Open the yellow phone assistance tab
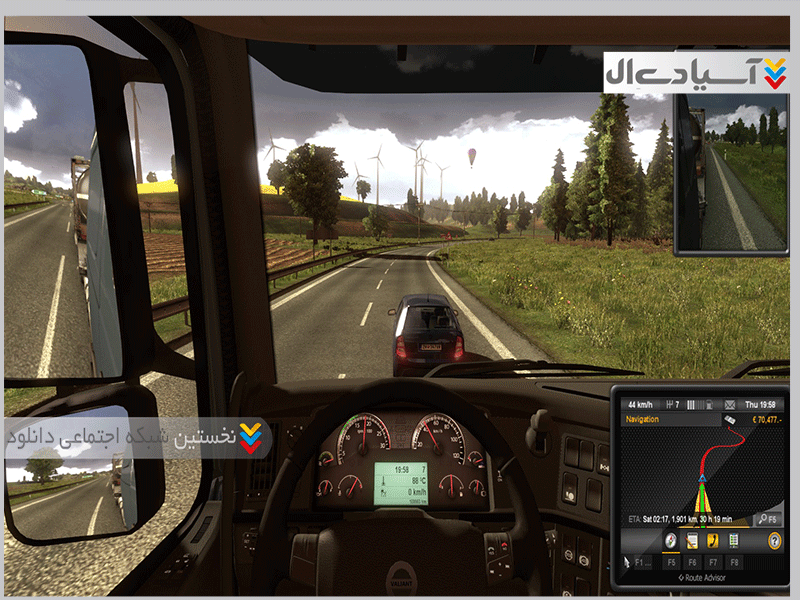 (713, 541)
